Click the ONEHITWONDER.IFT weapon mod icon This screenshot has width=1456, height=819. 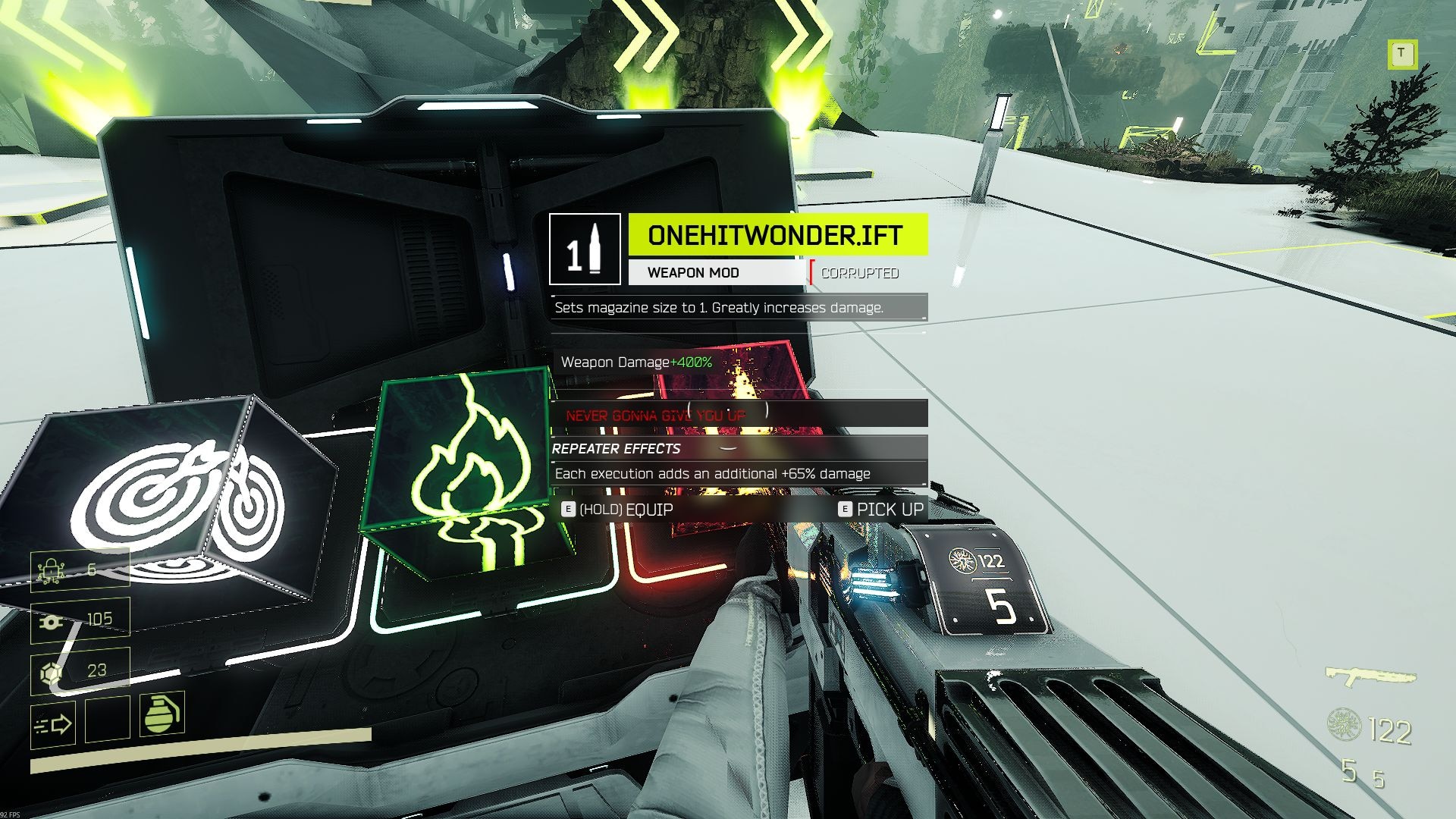click(x=584, y=249)
